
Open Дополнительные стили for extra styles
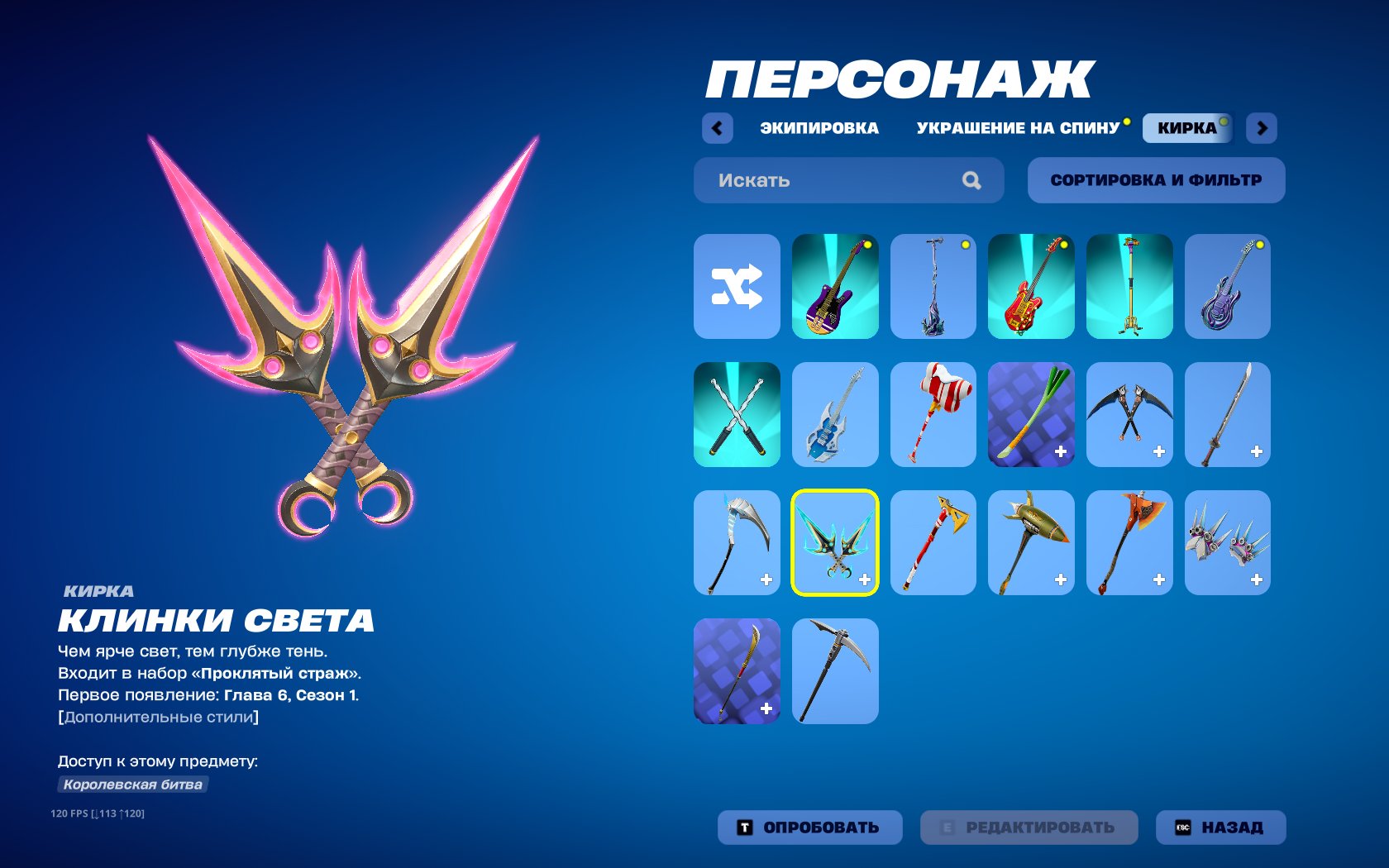pyautogui.click(x=157, y=718)
